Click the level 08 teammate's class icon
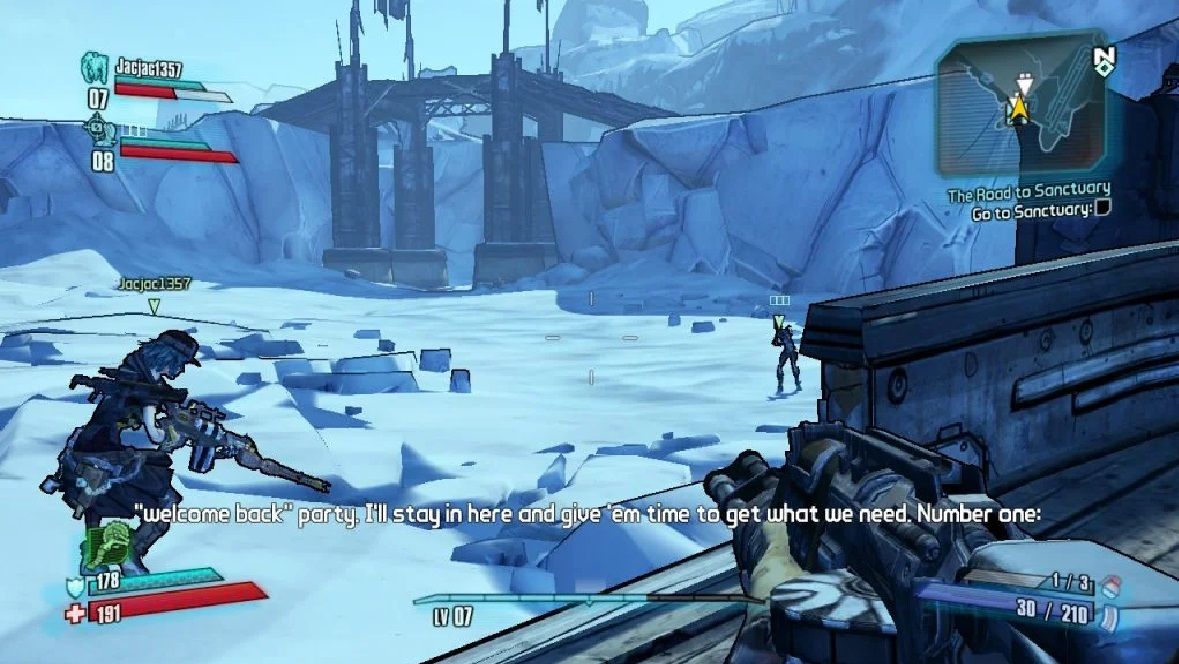Screen dimensions: 1179x664 (x=98, y=128)
